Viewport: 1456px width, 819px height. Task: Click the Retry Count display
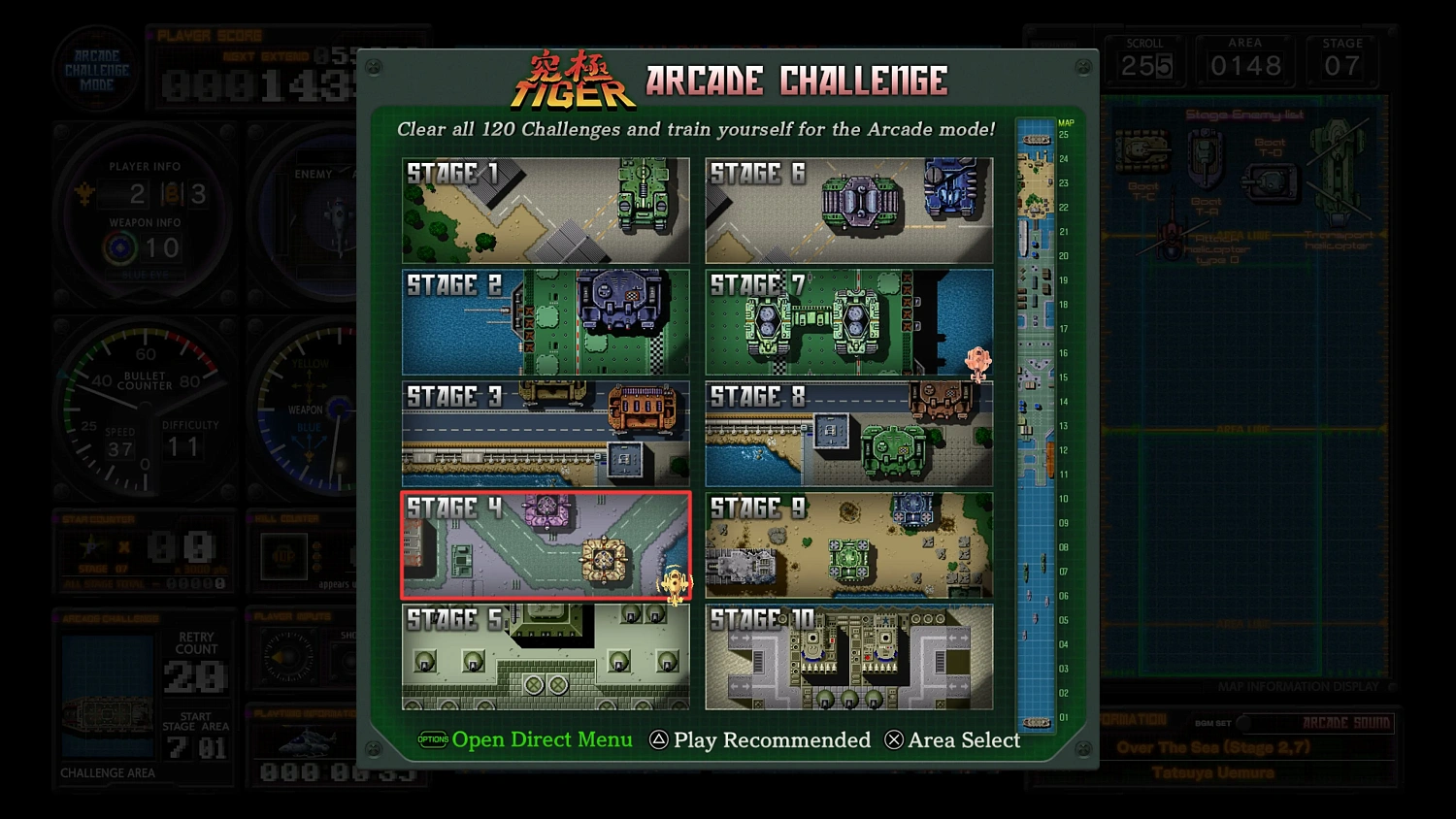197,660
